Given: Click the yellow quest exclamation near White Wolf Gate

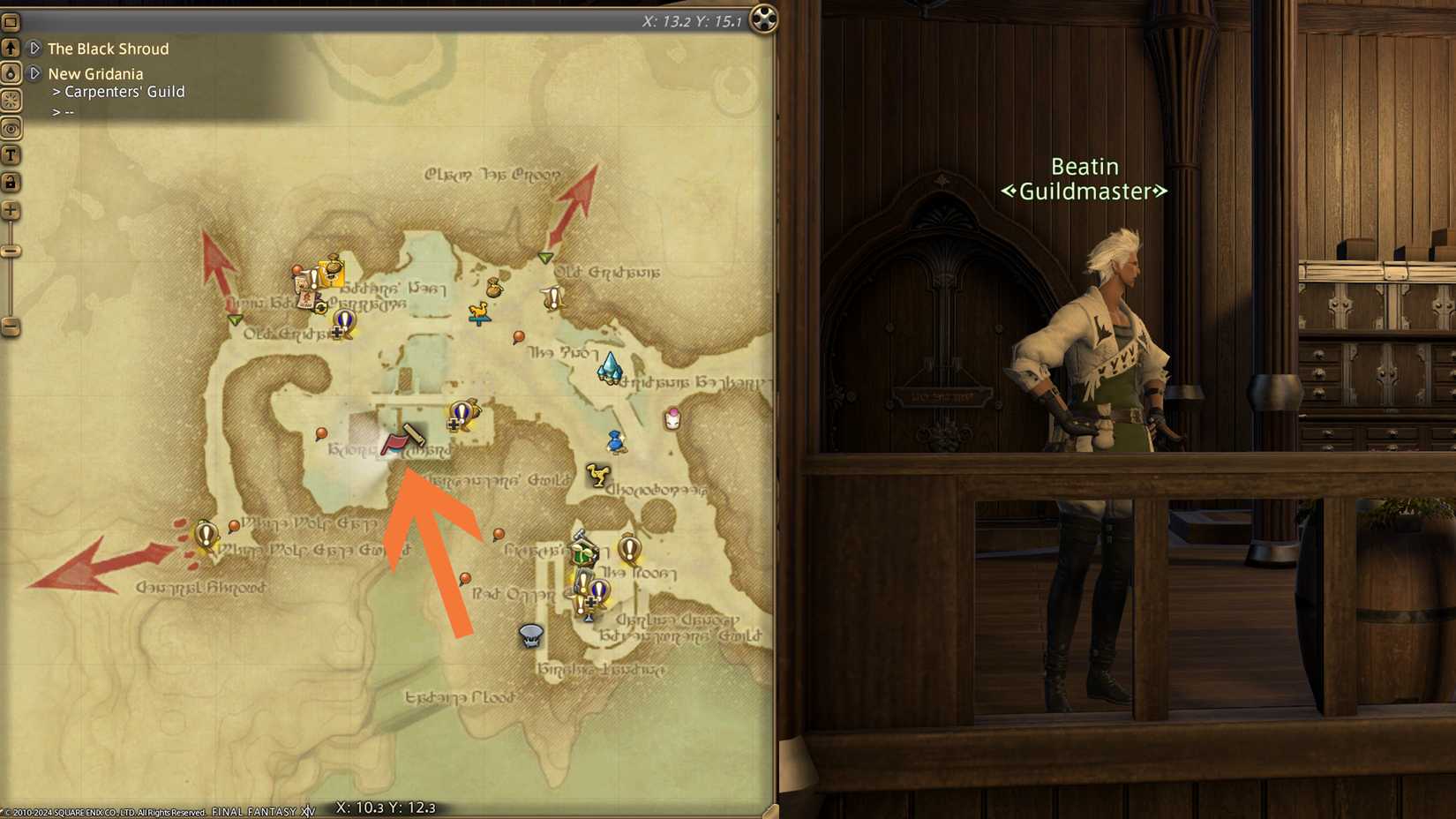Looking at the screenshot, I should pyautogui.click(x=205, y=532).
